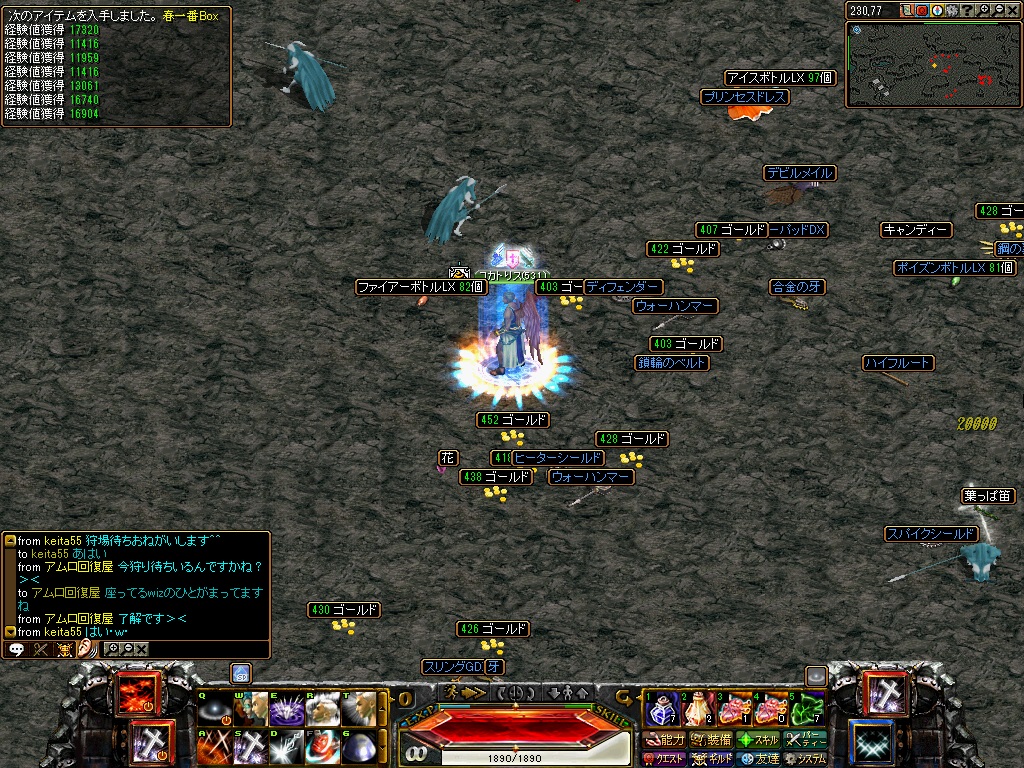Activate the silver dome skill on hotkey G
1024x768 pixels.
(x=357, y=746)
